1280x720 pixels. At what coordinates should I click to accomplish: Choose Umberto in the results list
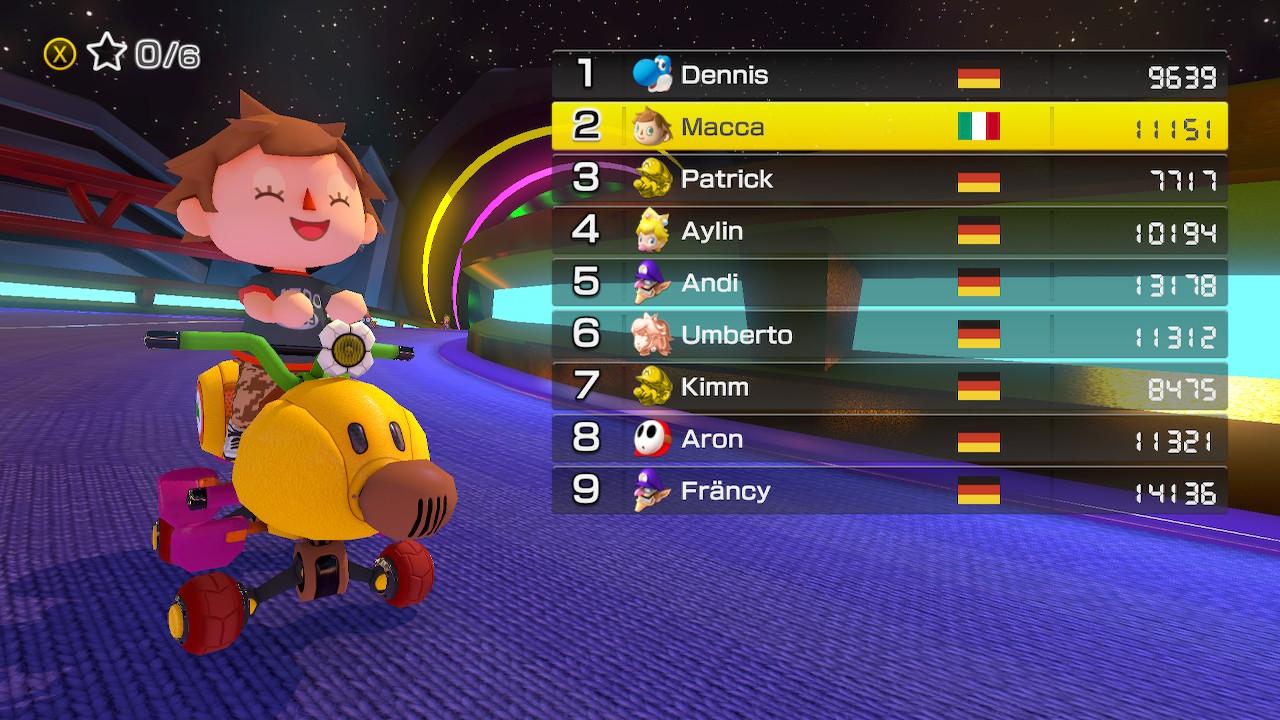pos(888,335)
